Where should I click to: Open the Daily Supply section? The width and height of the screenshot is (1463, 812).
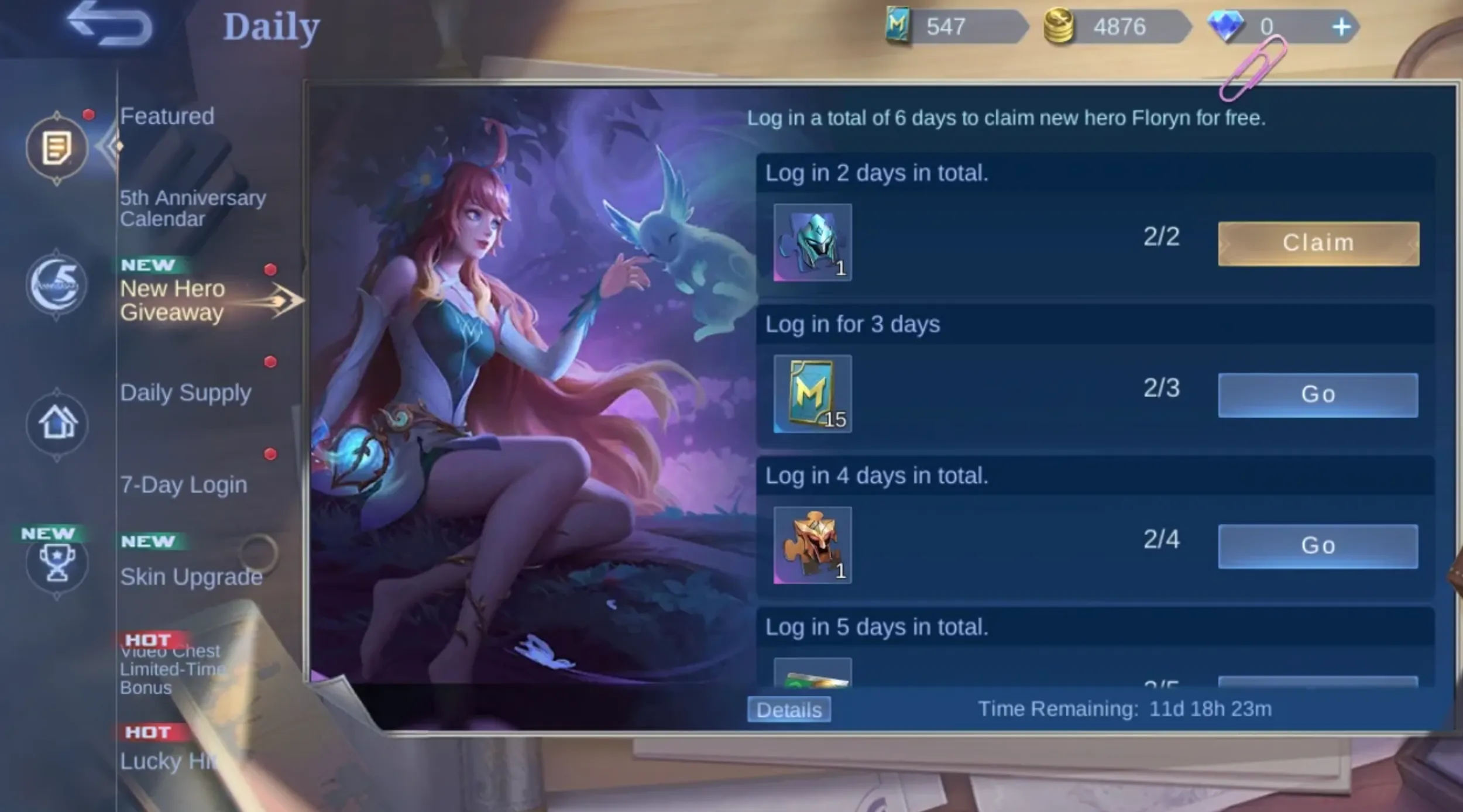(186, 393)
